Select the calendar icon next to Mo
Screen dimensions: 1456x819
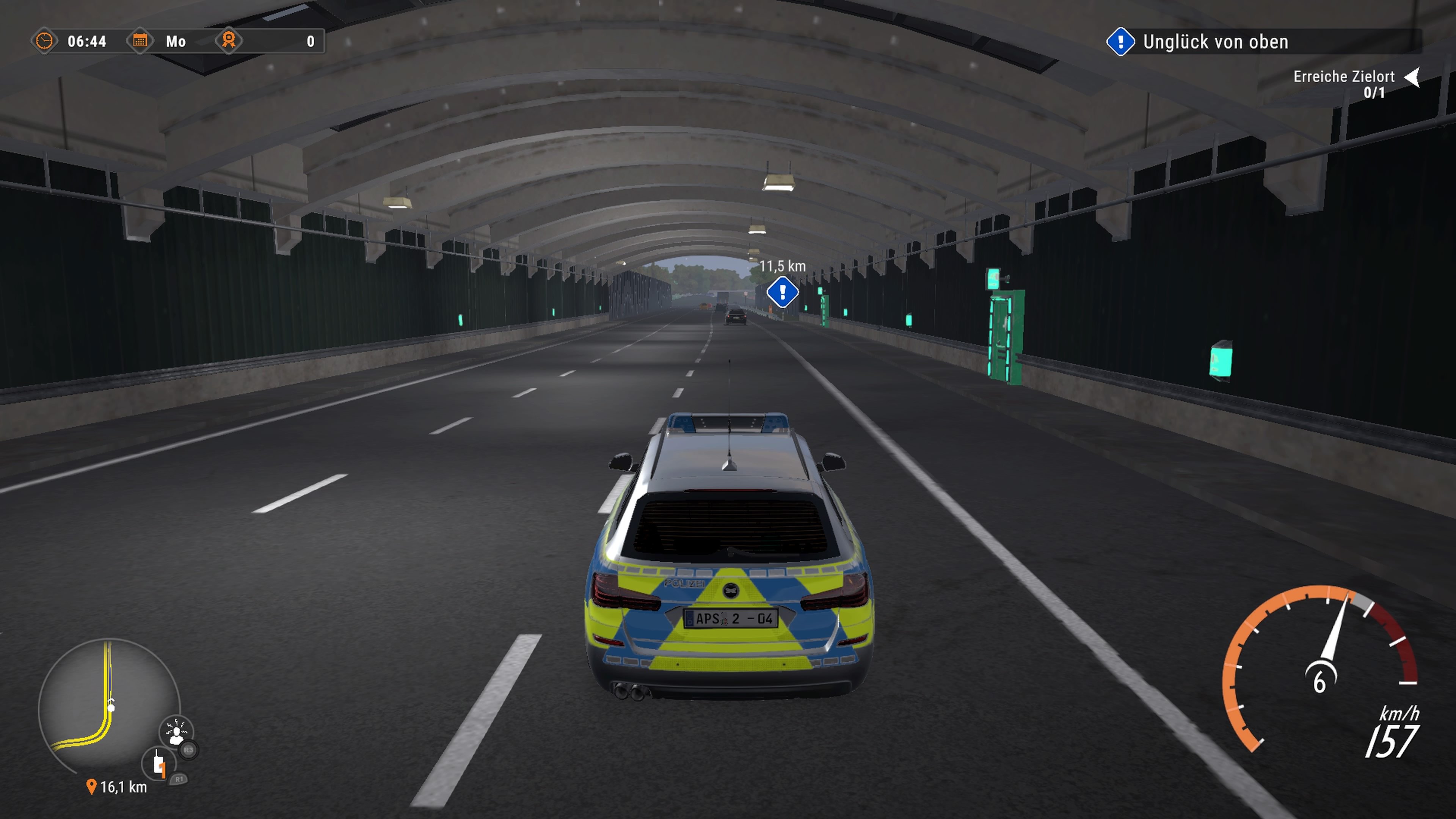(x=141, y=41)
